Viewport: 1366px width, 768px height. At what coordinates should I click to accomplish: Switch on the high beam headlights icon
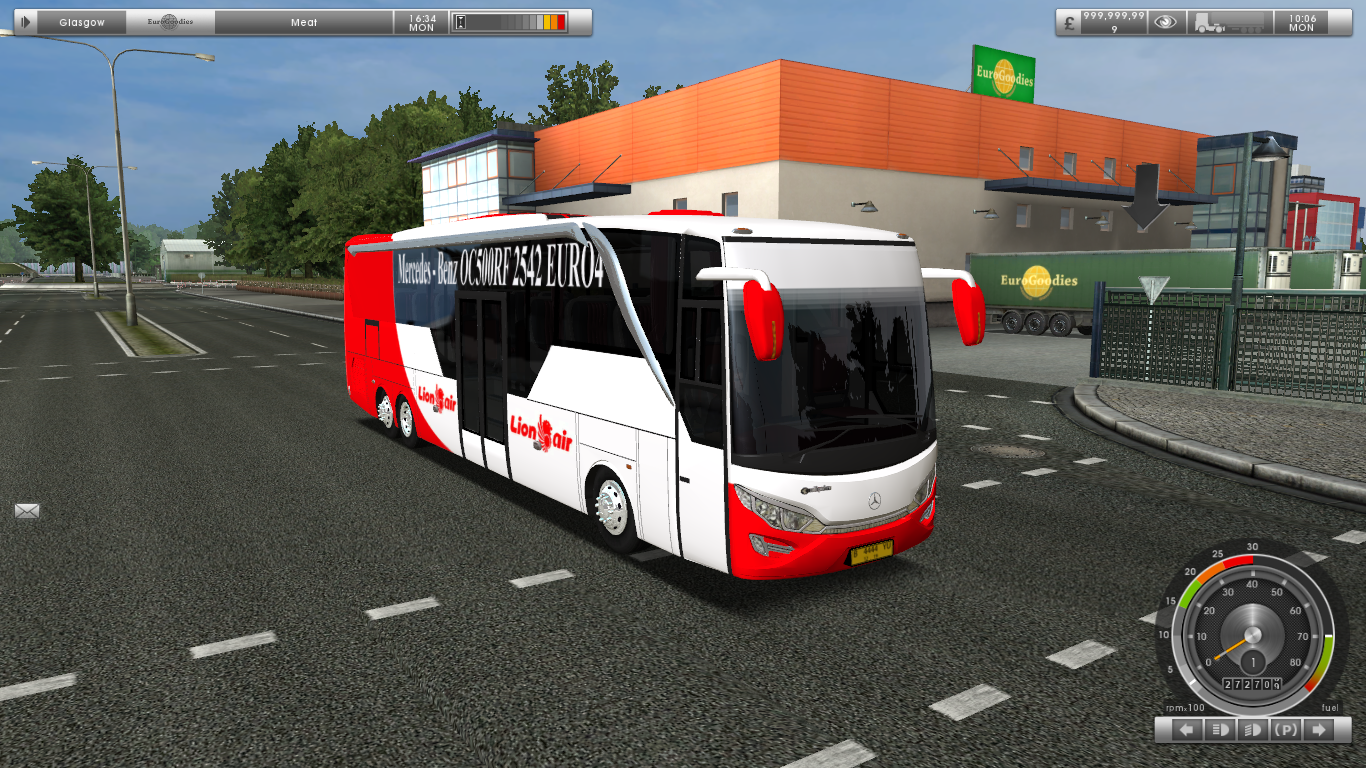point(1253,729)
